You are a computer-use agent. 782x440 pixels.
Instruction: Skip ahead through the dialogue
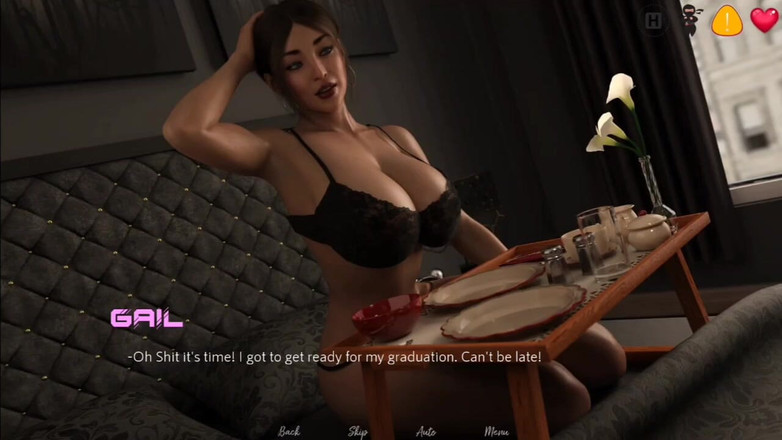(x=357, y=431)
